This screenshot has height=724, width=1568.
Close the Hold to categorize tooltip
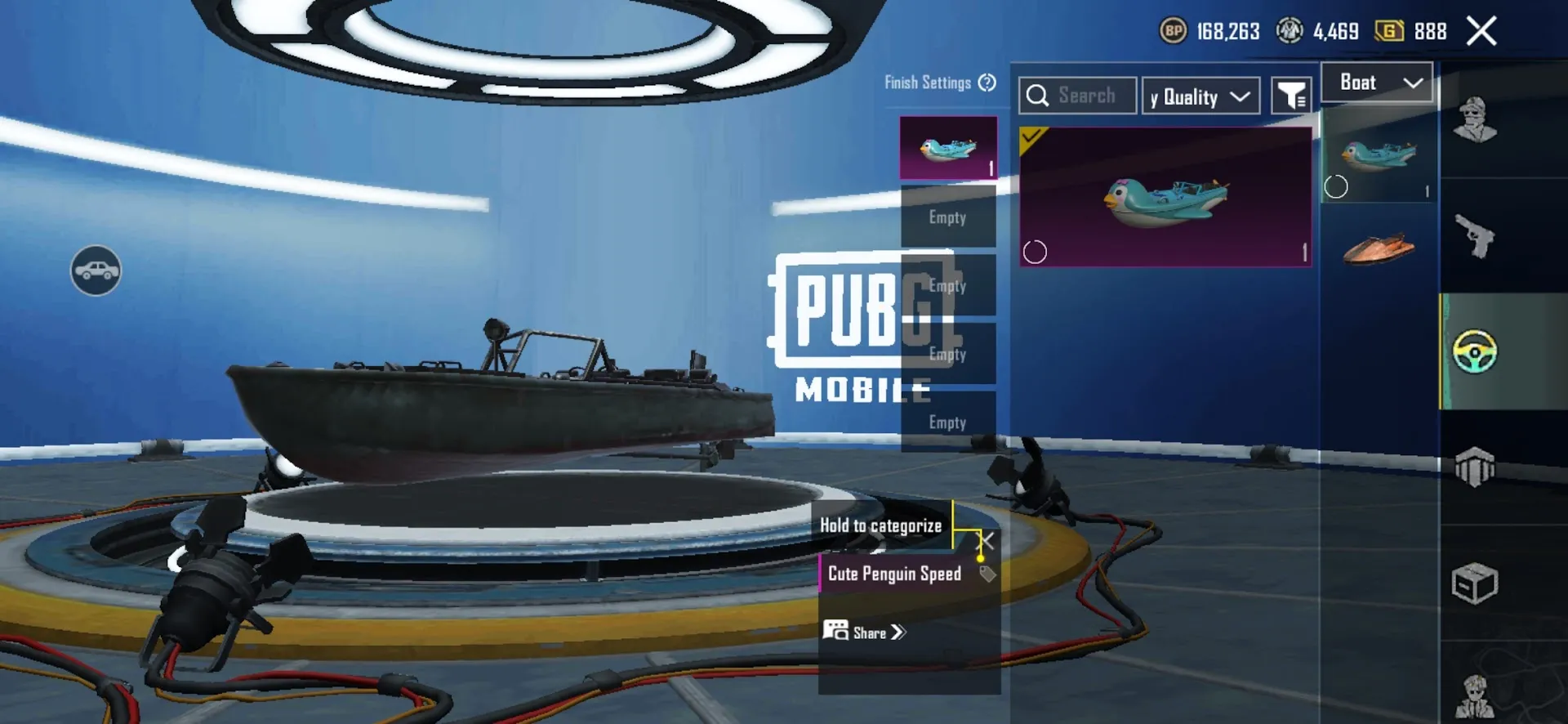987,541
